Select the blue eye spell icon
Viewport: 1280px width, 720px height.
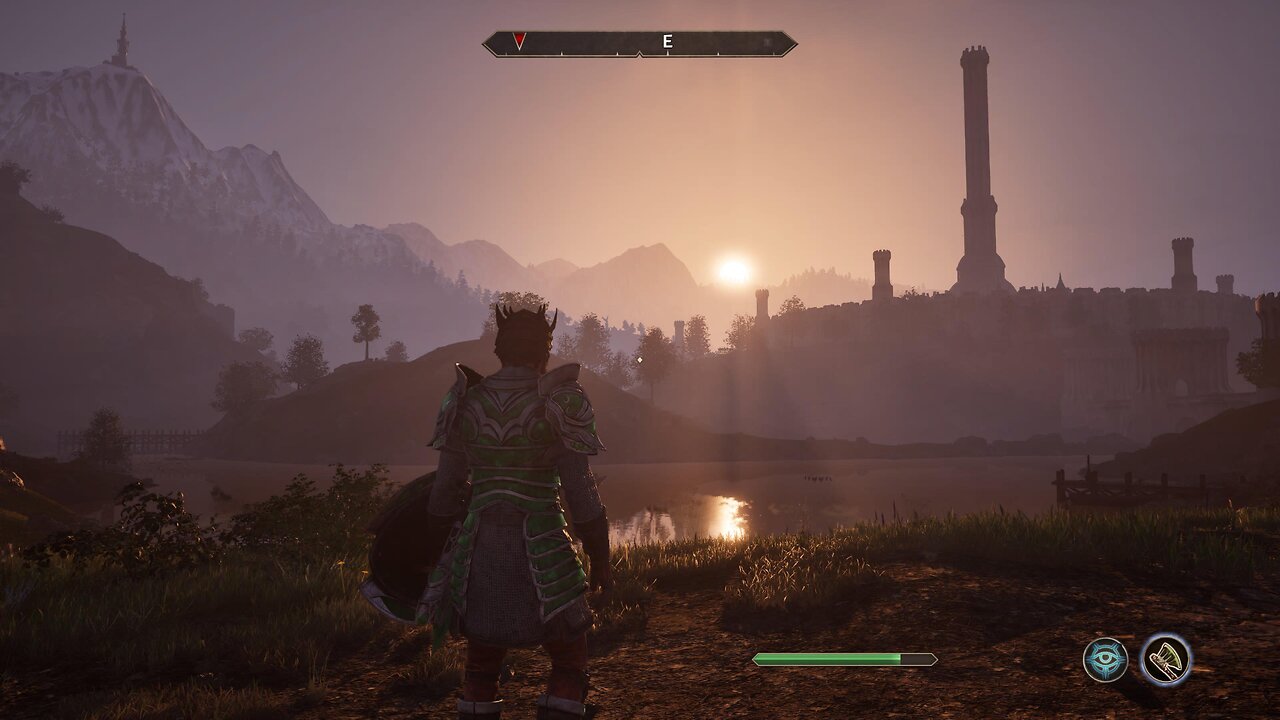[x=1105, y=660]
